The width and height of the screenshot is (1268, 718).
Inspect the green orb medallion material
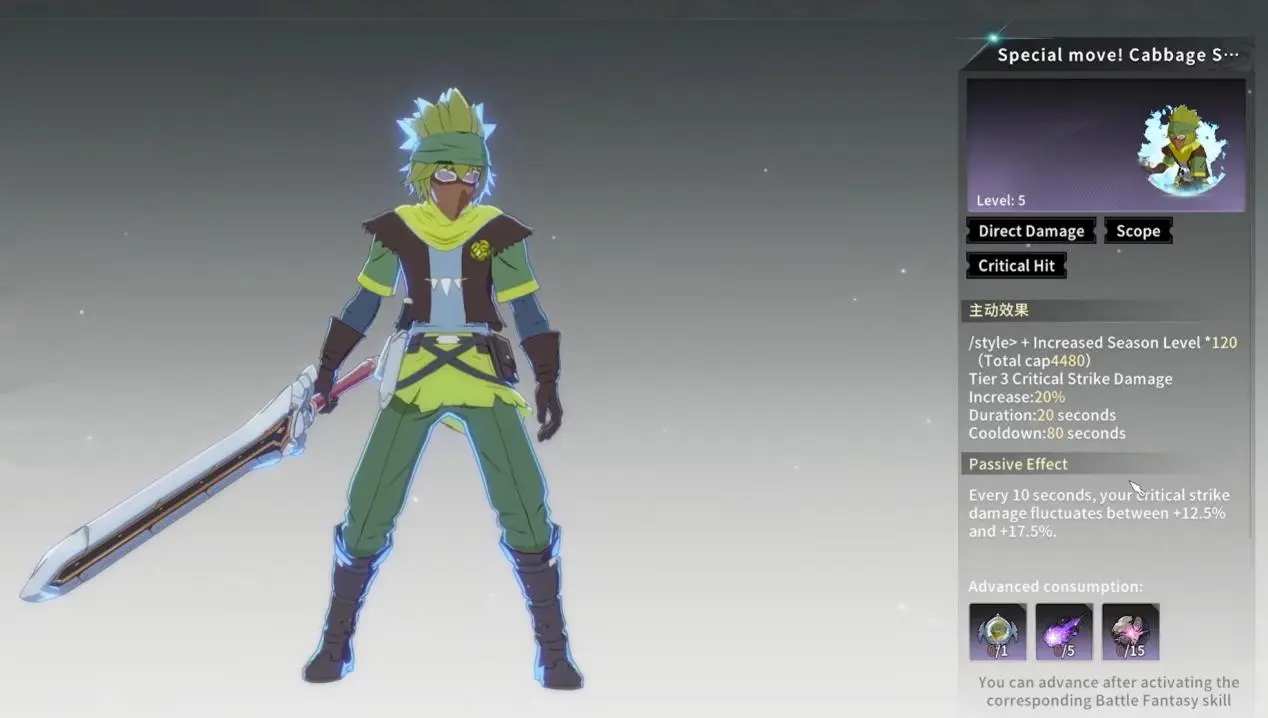coord(997,631)
